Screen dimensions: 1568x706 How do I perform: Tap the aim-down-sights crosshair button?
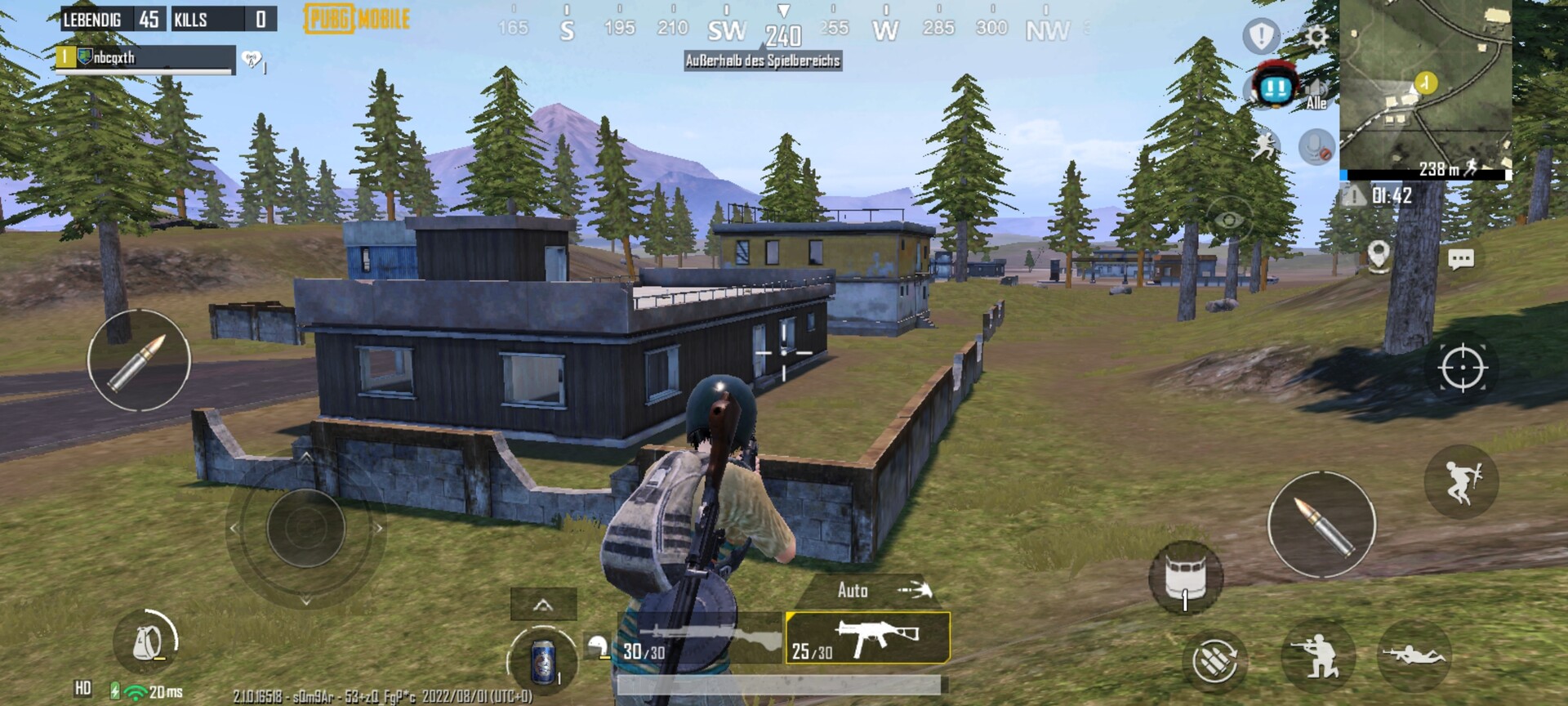tap(1462, 369)
